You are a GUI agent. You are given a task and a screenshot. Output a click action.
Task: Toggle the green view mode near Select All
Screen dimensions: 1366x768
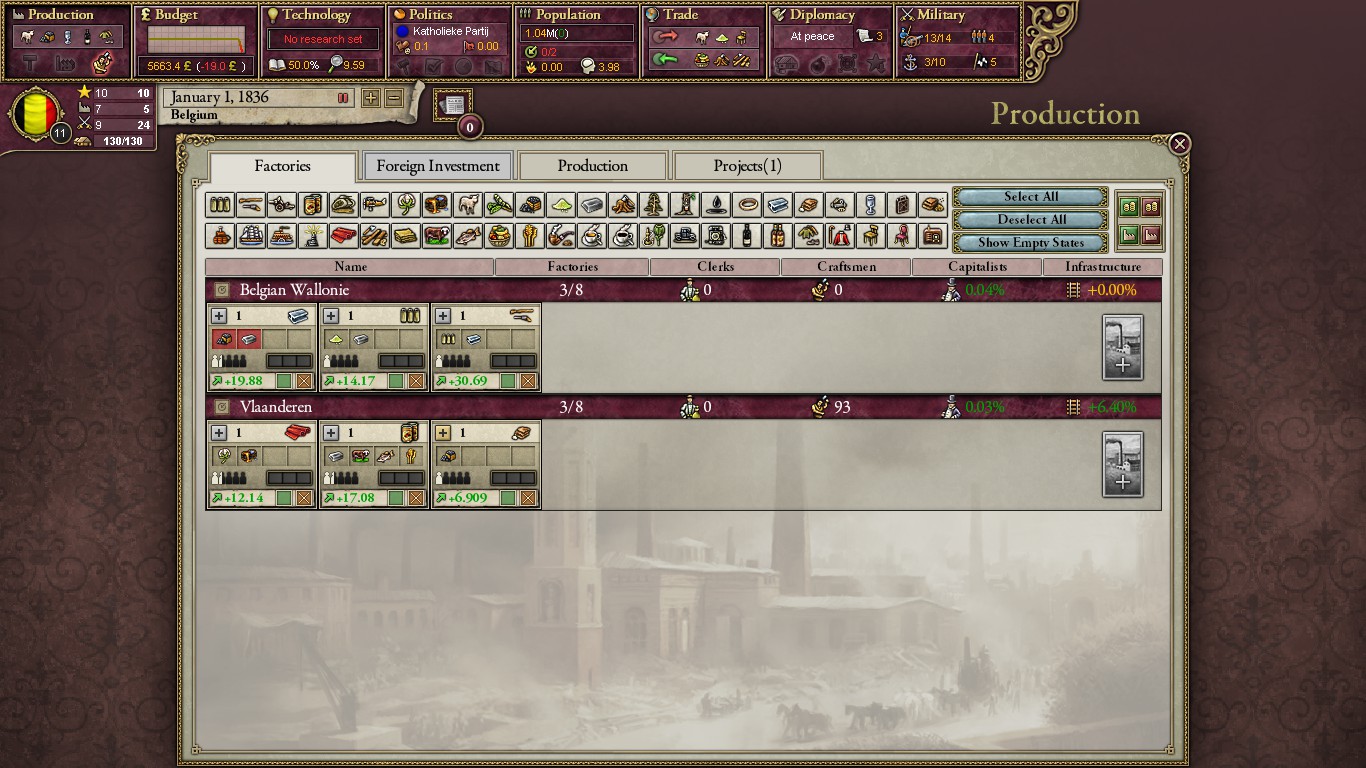pyautogui.click(x=1129, y=207)
